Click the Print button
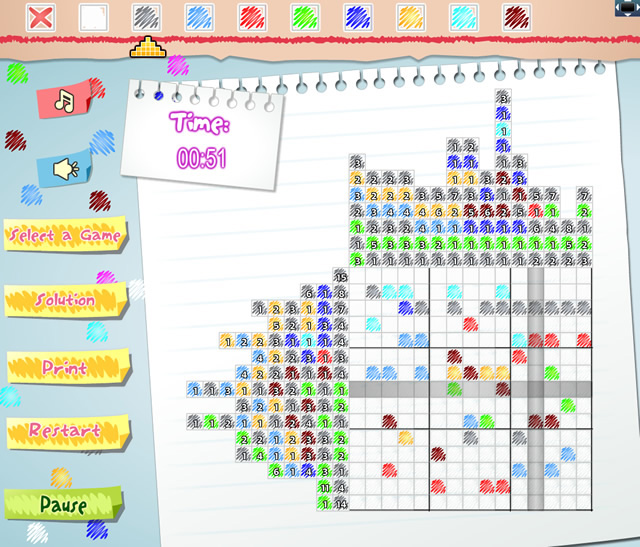The height and width of the screenshot is (547, 640). [x=66, y=367]
